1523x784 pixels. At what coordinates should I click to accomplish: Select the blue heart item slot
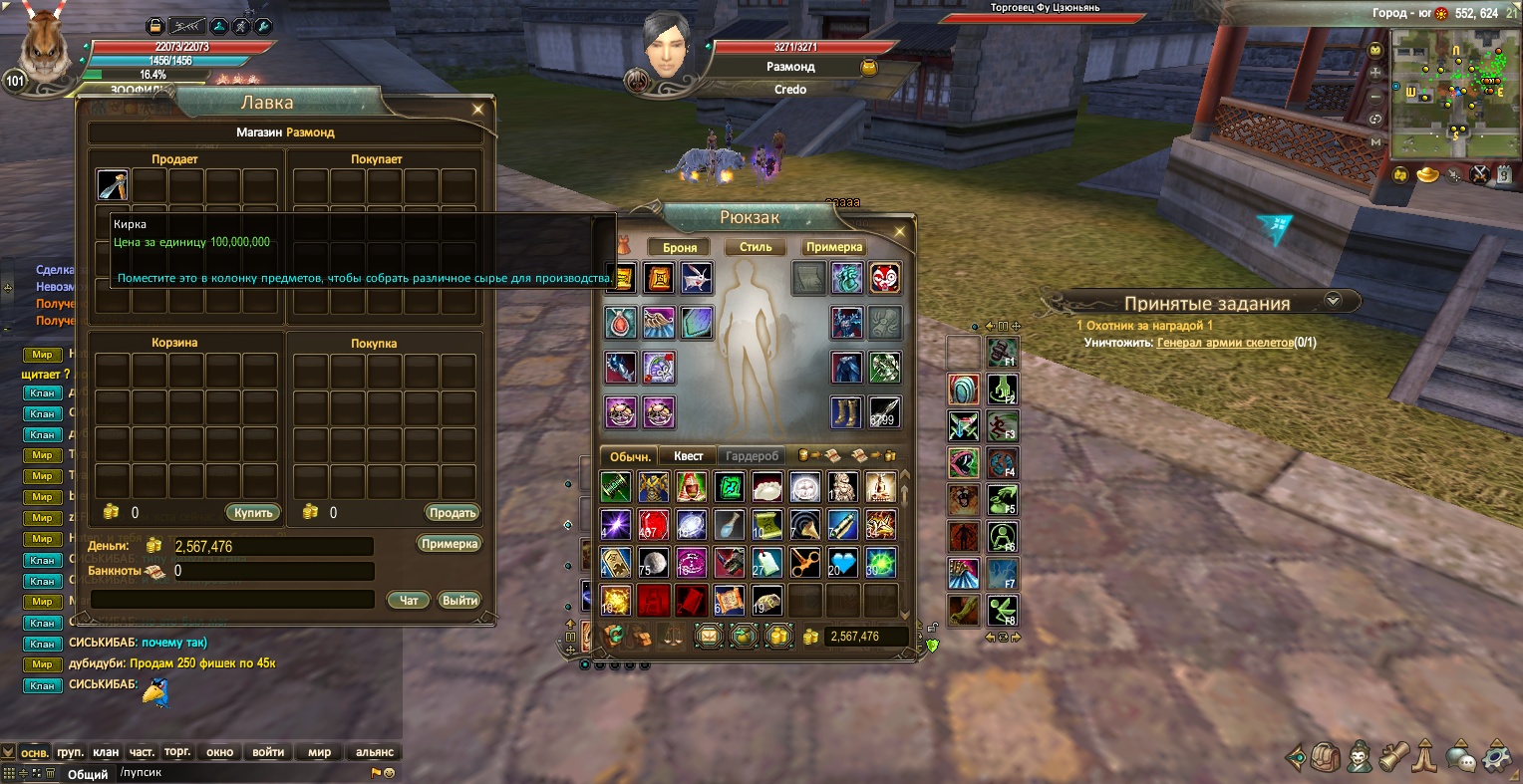point(842,564)
